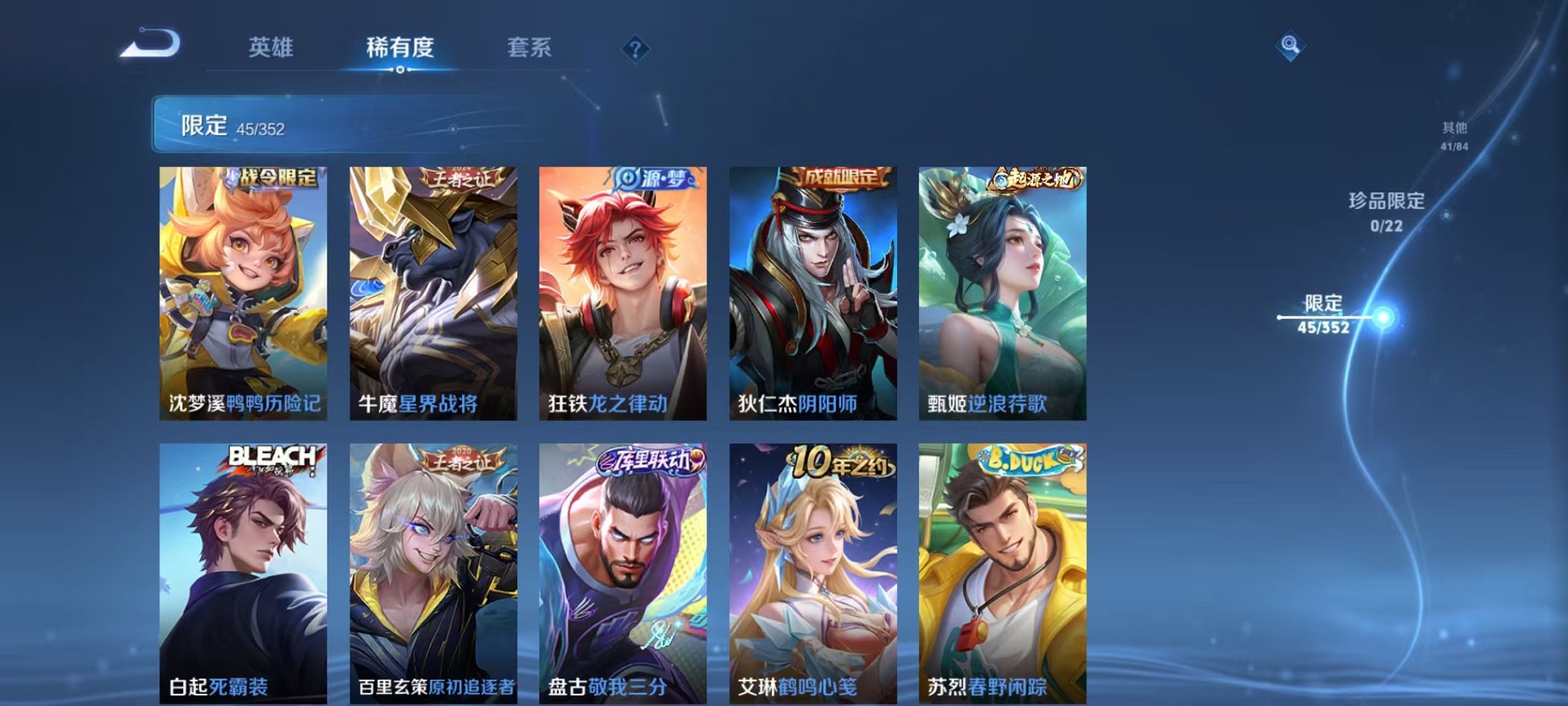Viewport: 1568px width, 706px height.
Task: Open the help question mark icon
Action: [x=635, y=50]
